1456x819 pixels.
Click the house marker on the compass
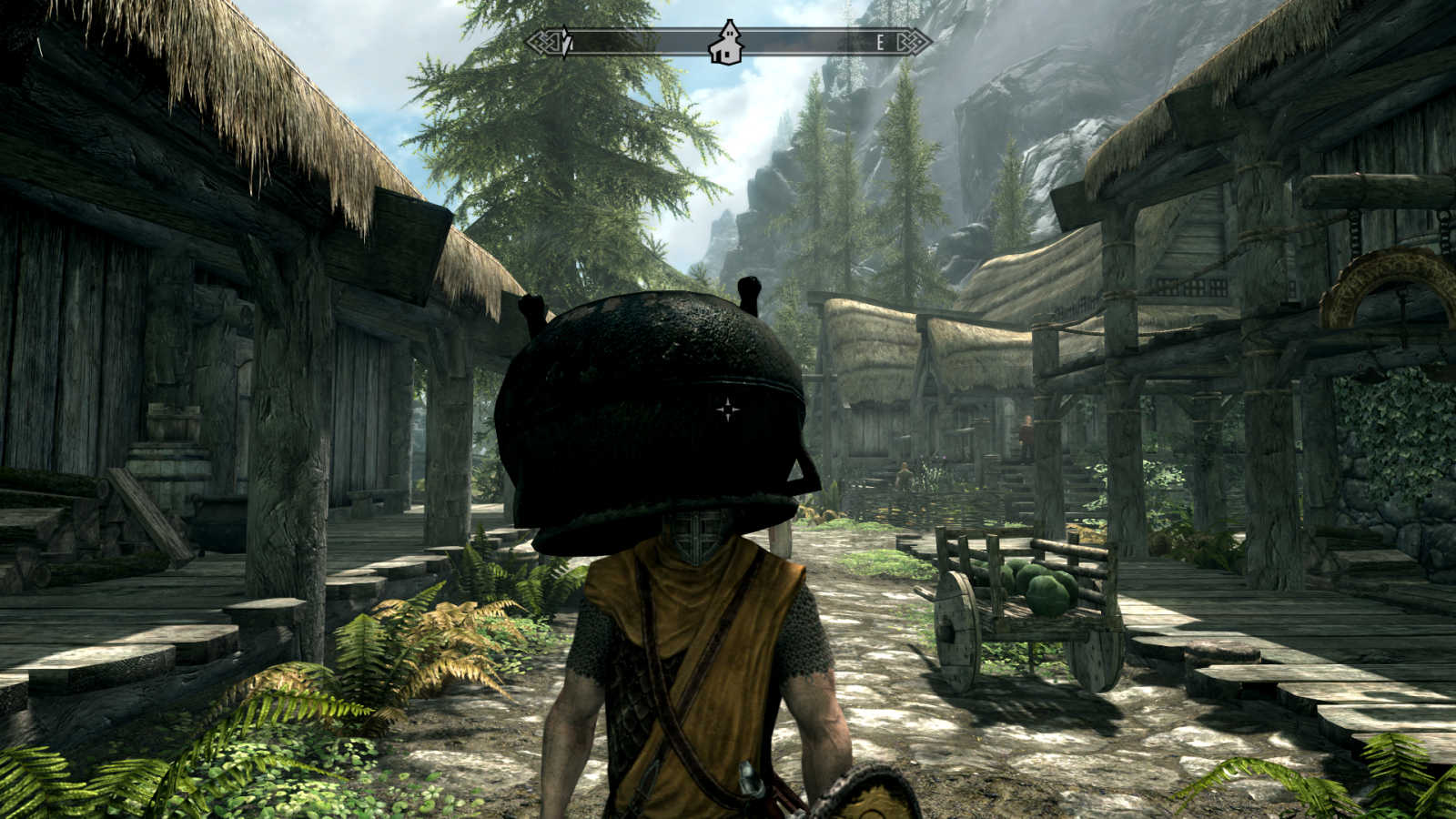click(x=726, y=43)
